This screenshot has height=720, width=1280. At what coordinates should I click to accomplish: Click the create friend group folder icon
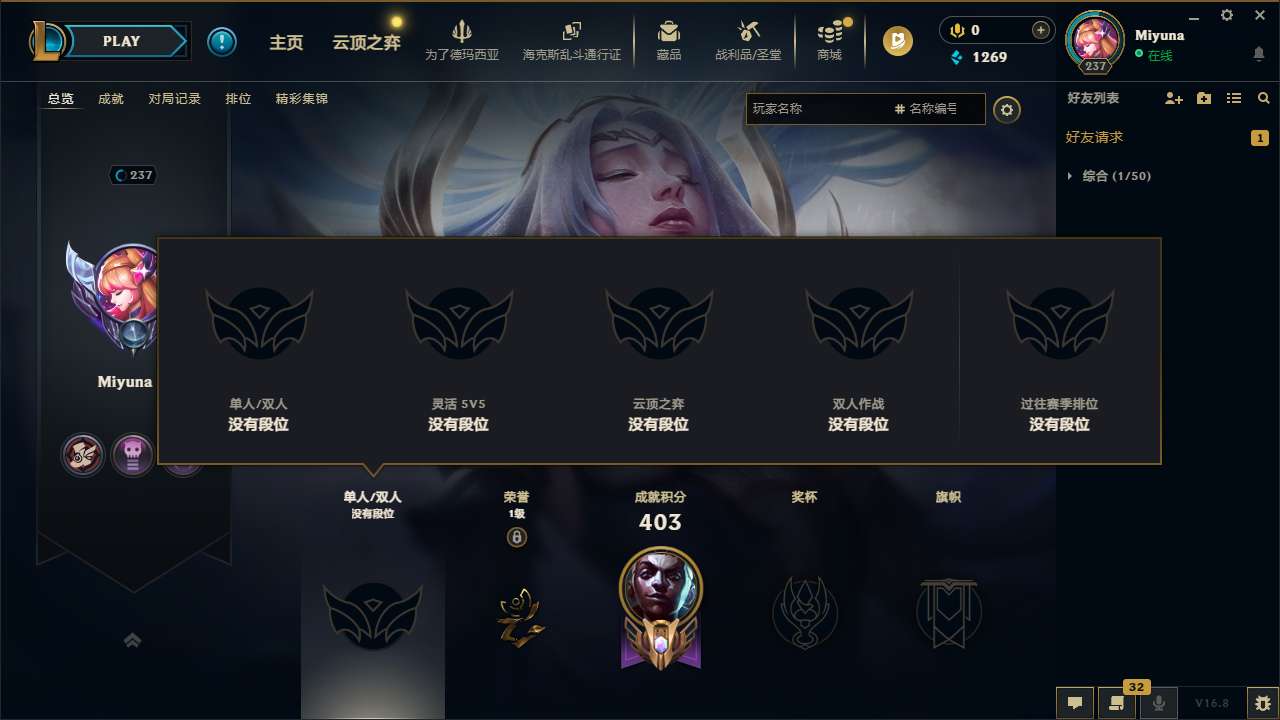pyautogui.click(x=1203, y=98)
